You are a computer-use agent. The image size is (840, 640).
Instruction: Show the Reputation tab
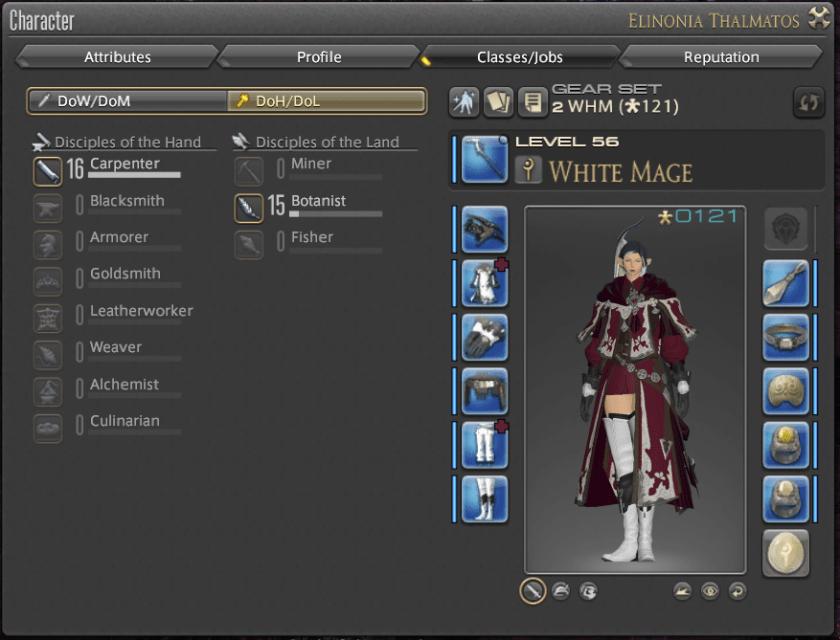721,57
